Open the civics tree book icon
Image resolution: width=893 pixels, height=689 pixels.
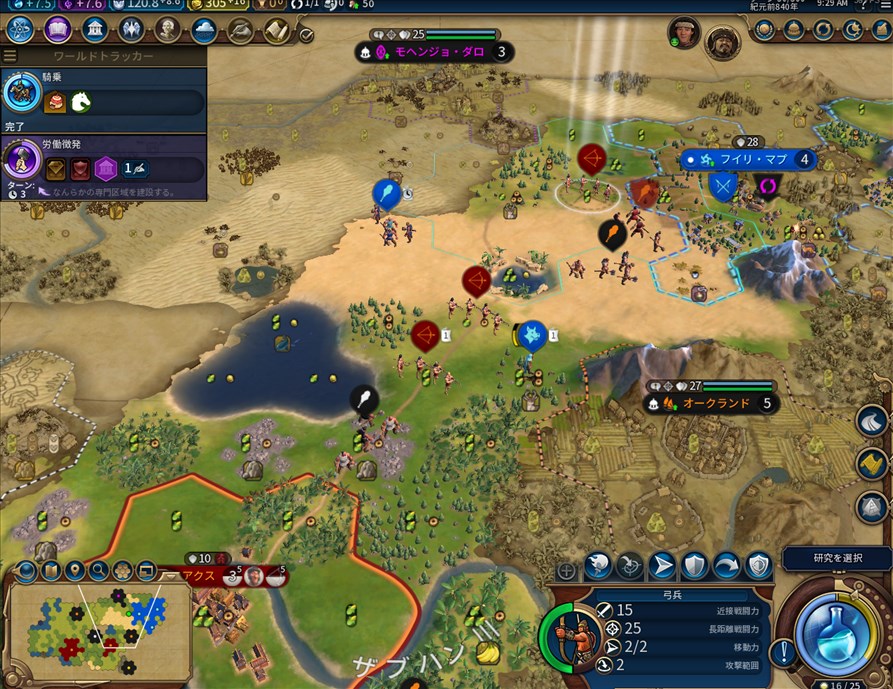click(x=57, y=29)
